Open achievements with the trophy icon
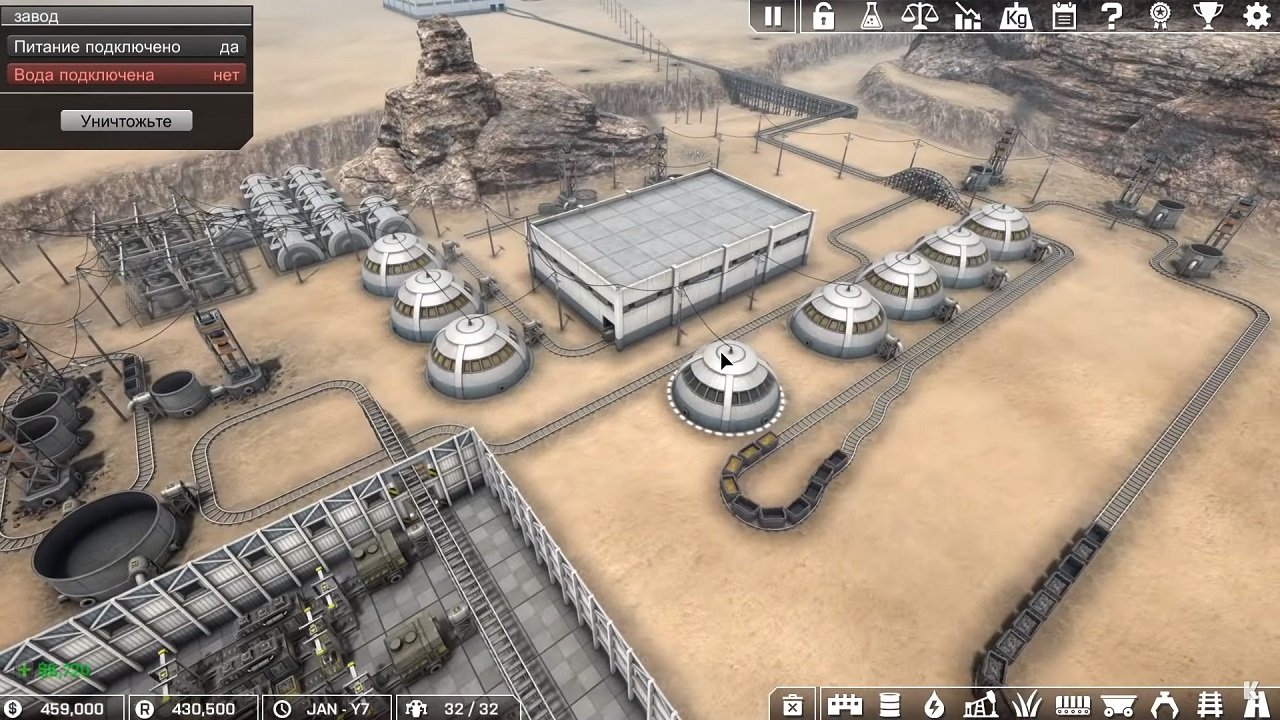Viewport: 1280px width, 720px height. (x=1209, y=16)
